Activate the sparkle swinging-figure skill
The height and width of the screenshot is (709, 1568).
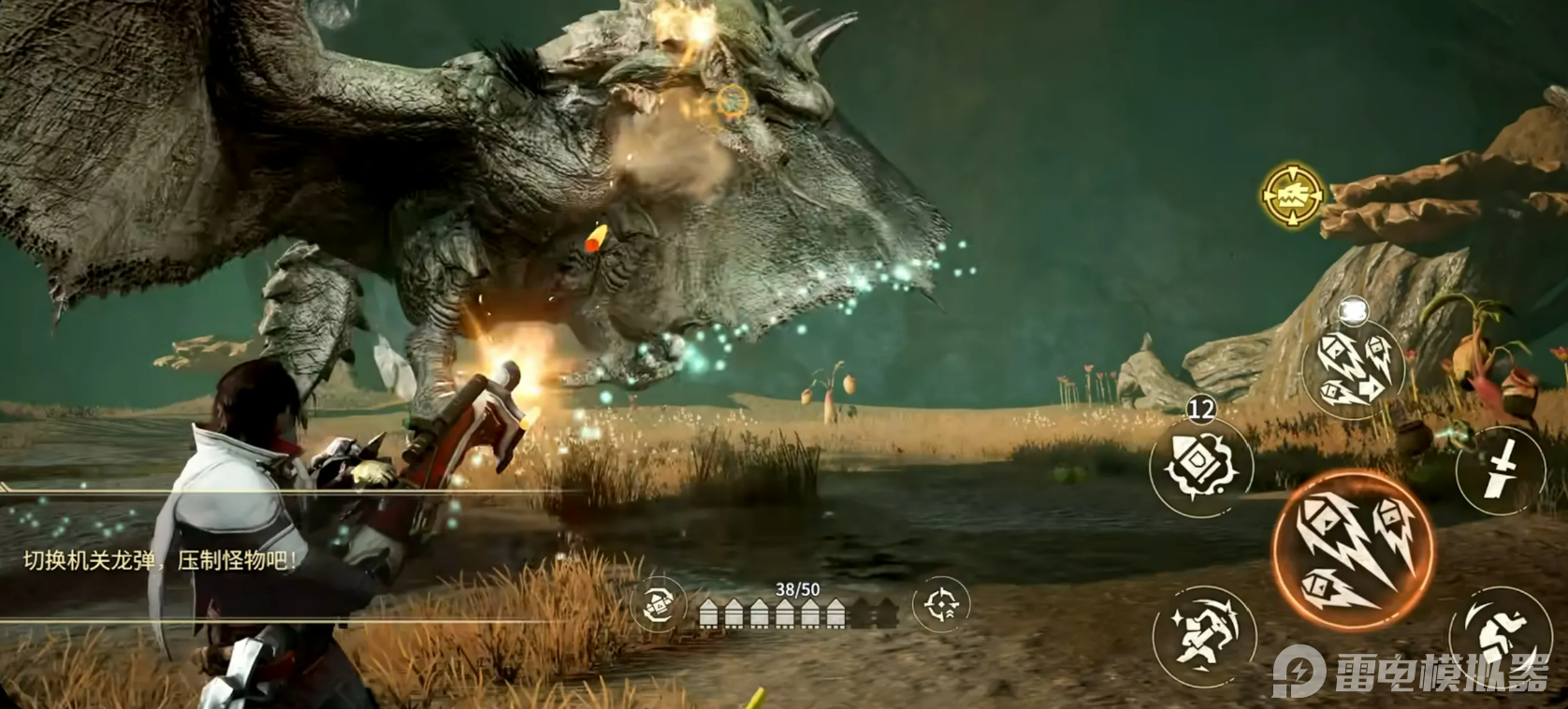coord(1202,633)
